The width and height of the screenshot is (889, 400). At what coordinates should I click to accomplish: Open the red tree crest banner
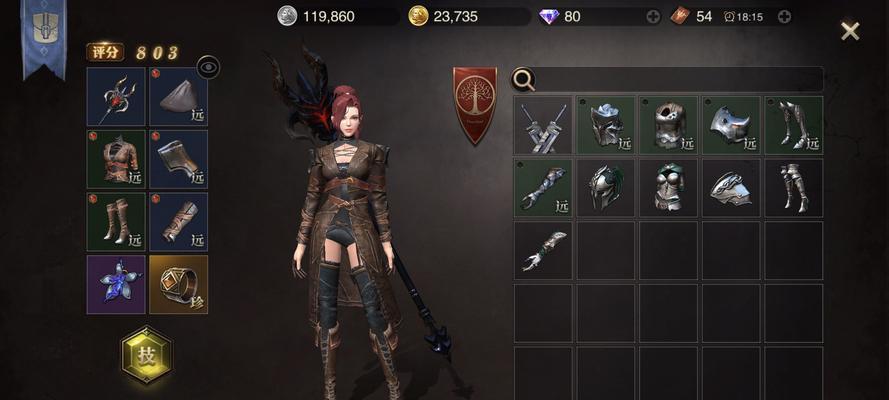tap(475, 103)
